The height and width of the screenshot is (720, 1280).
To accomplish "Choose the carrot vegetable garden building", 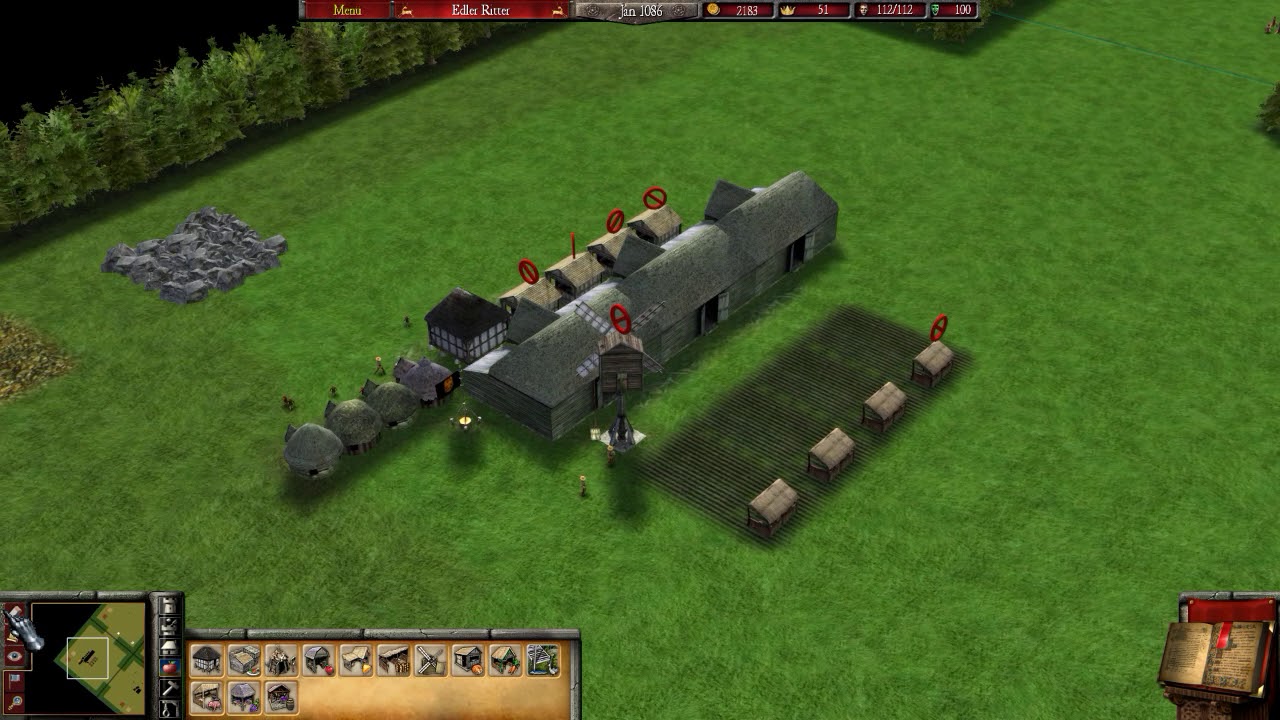I will click(x=504, y=660).
